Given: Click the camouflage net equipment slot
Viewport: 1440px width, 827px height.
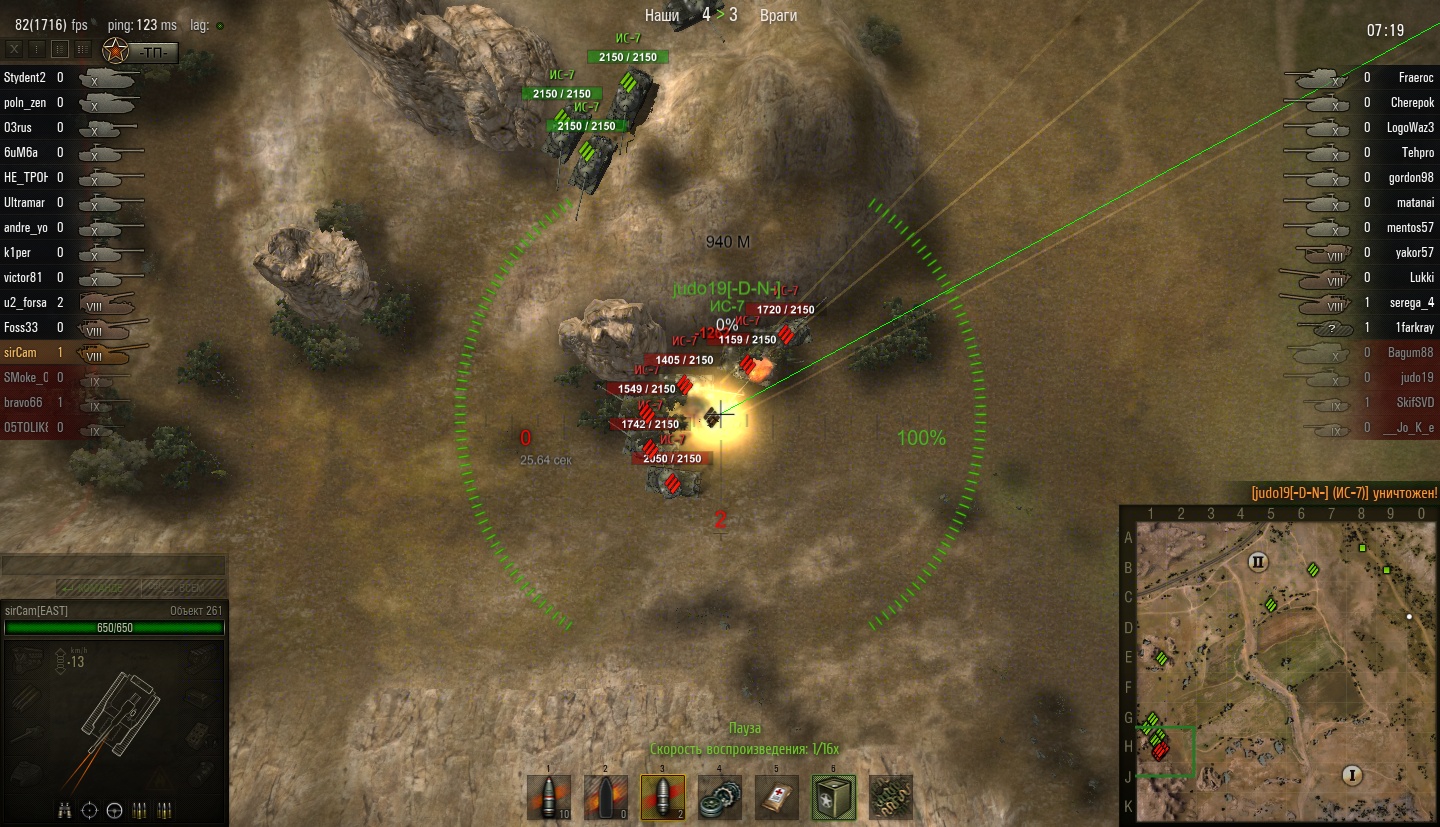Looking at the screenshot, I should point(890,798).
